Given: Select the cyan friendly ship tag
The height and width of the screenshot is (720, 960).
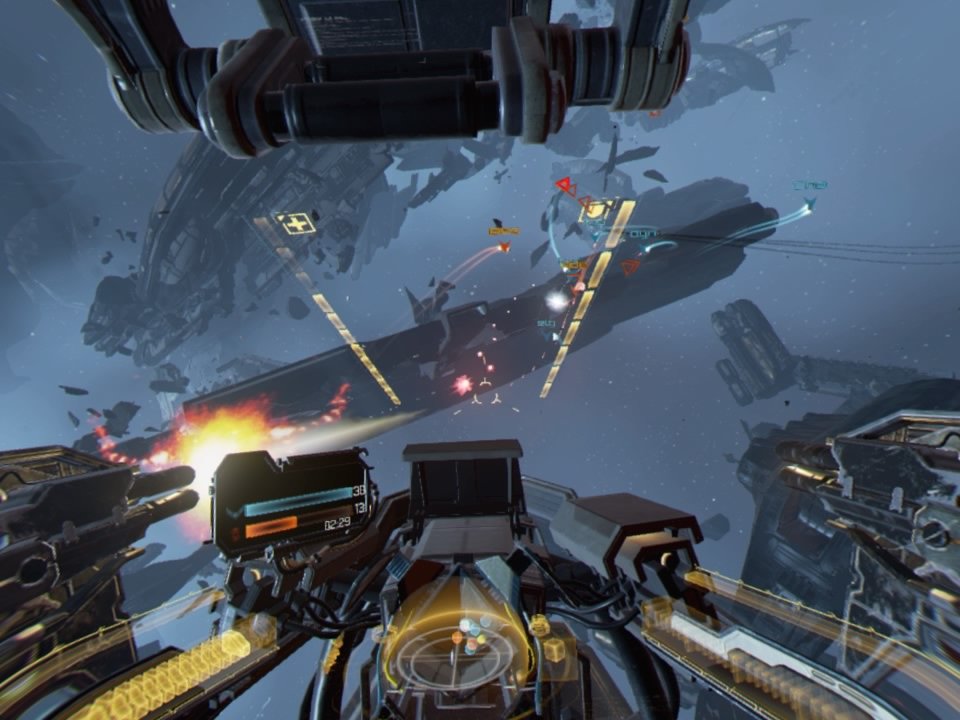Looking at the screenshot, I should point(809,186).
